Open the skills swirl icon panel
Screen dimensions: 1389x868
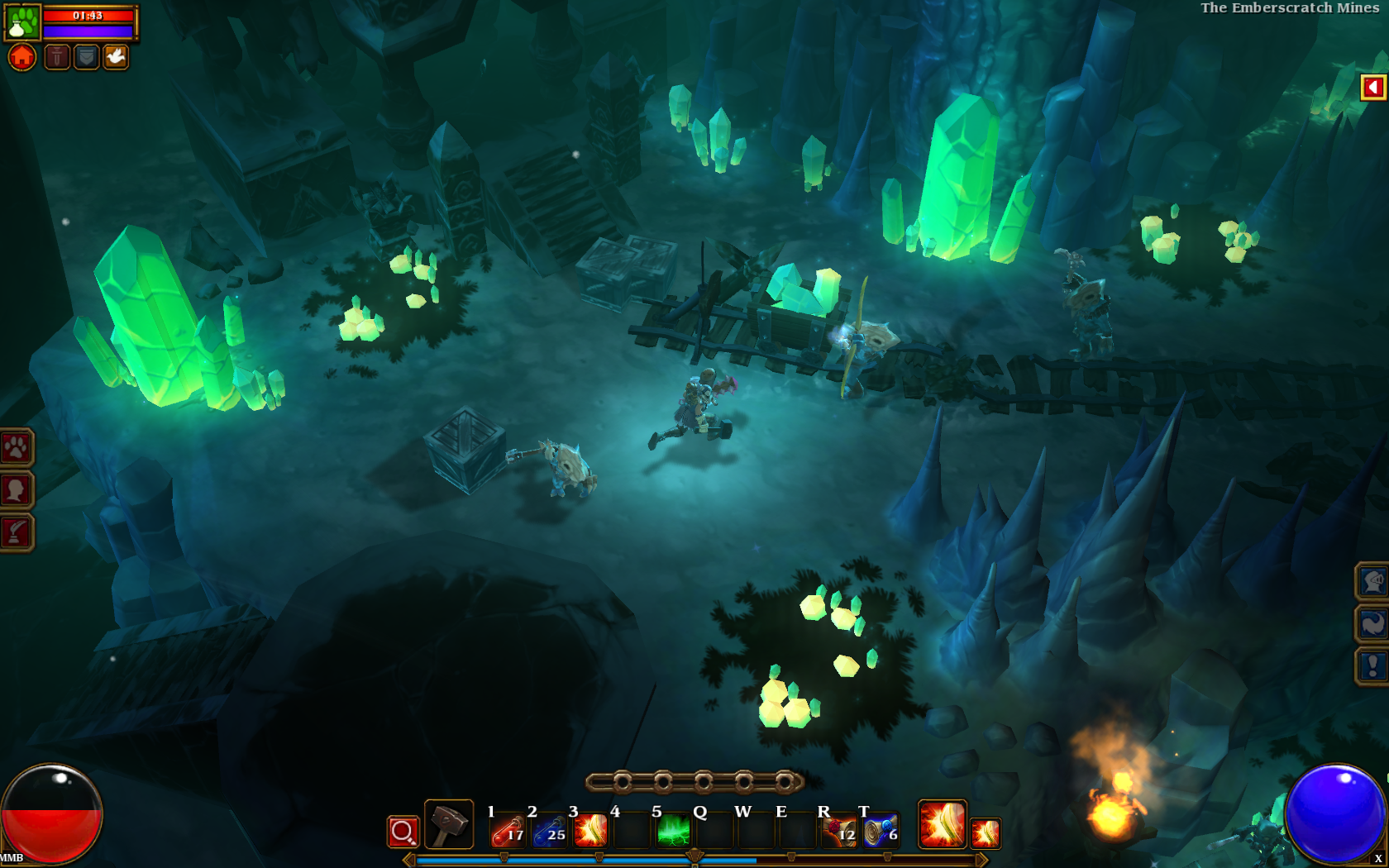(1372, 624)
